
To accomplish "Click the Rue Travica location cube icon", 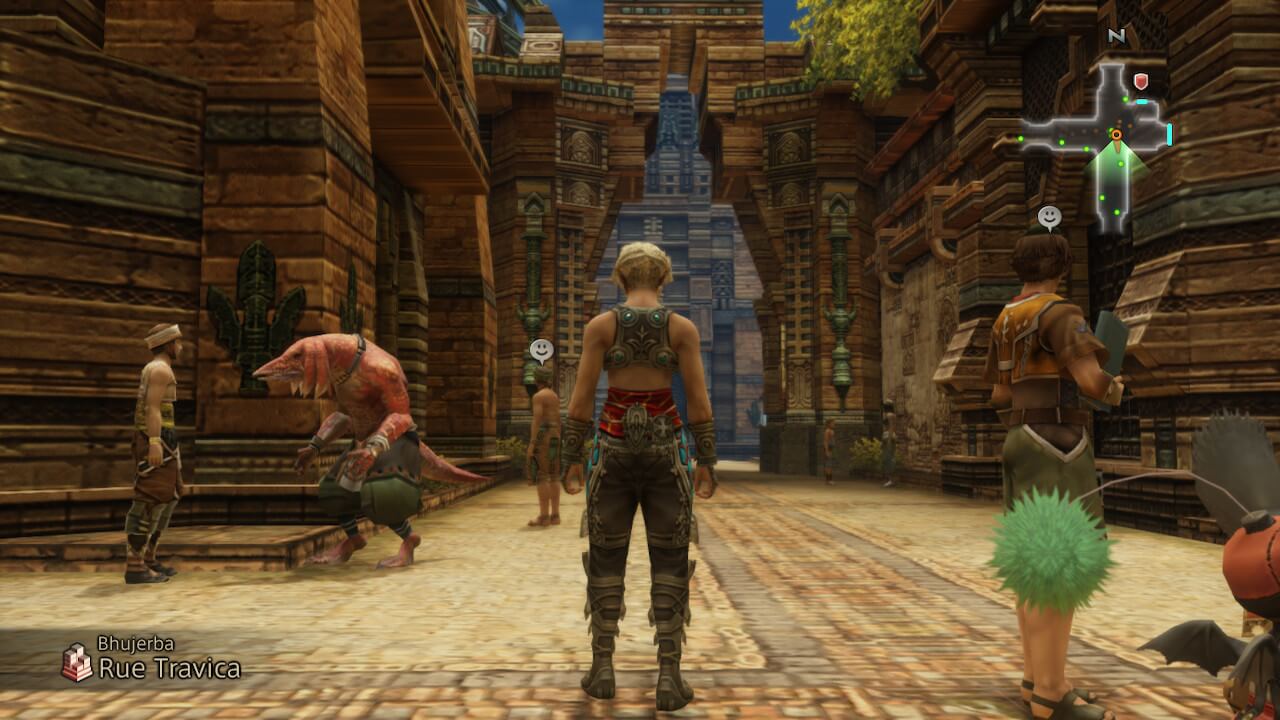I will click(77, 663).
